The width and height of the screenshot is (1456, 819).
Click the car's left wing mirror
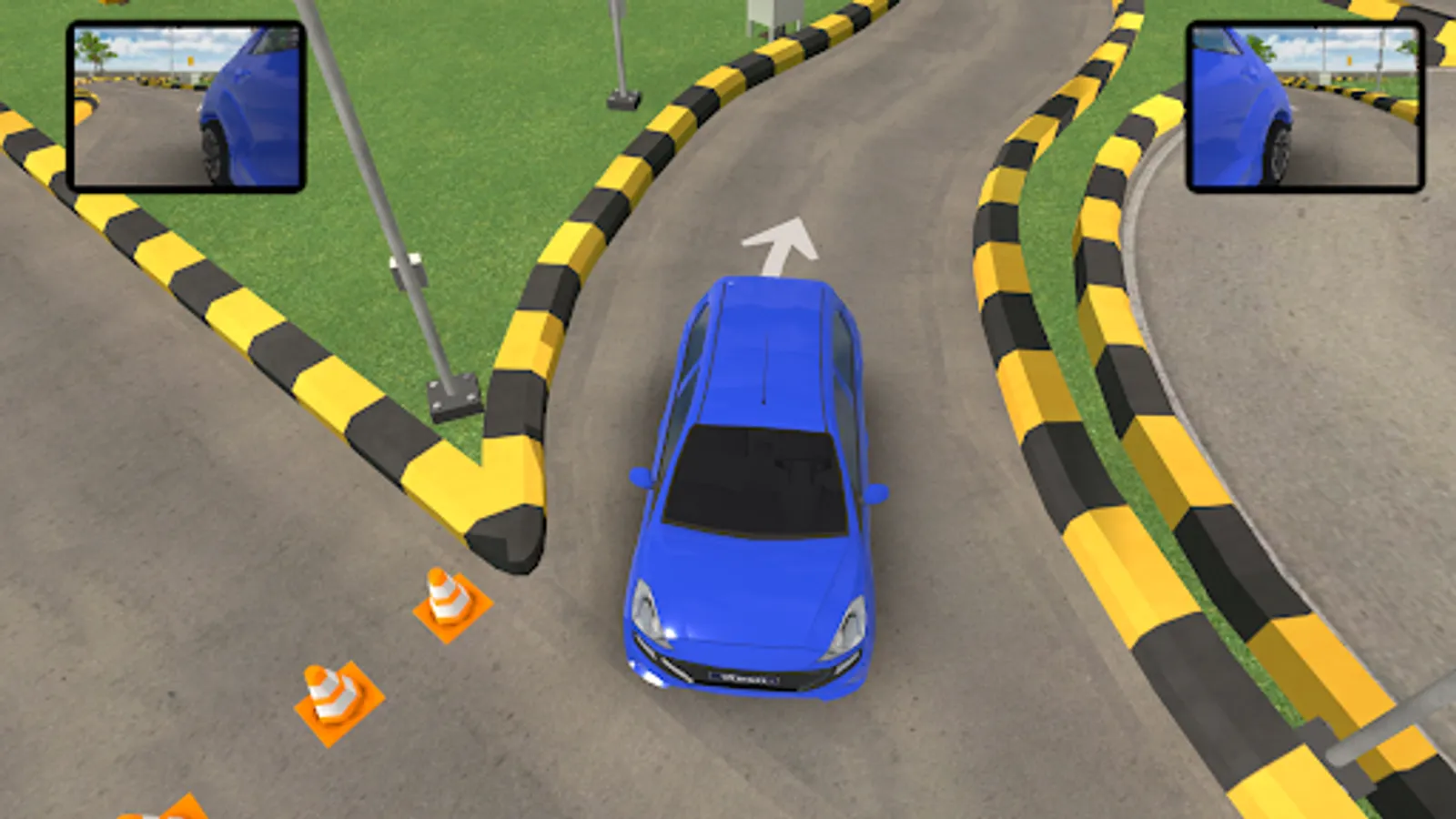637,478
